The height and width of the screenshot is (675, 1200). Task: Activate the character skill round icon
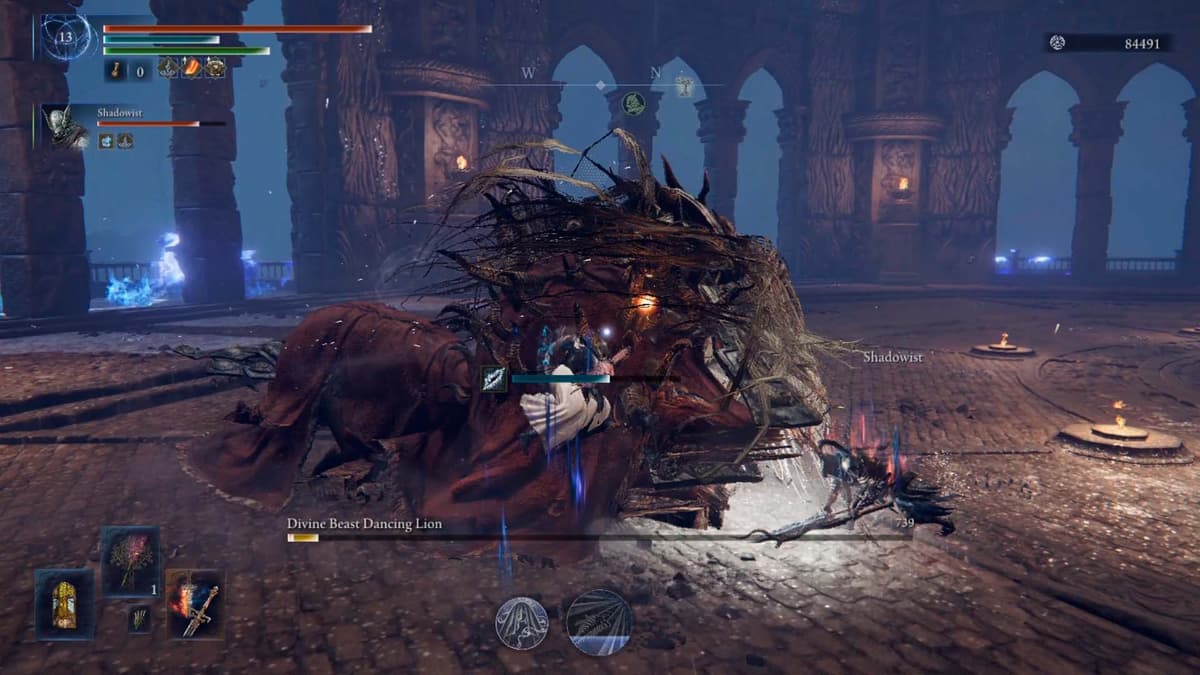click(x=522, y=622)
